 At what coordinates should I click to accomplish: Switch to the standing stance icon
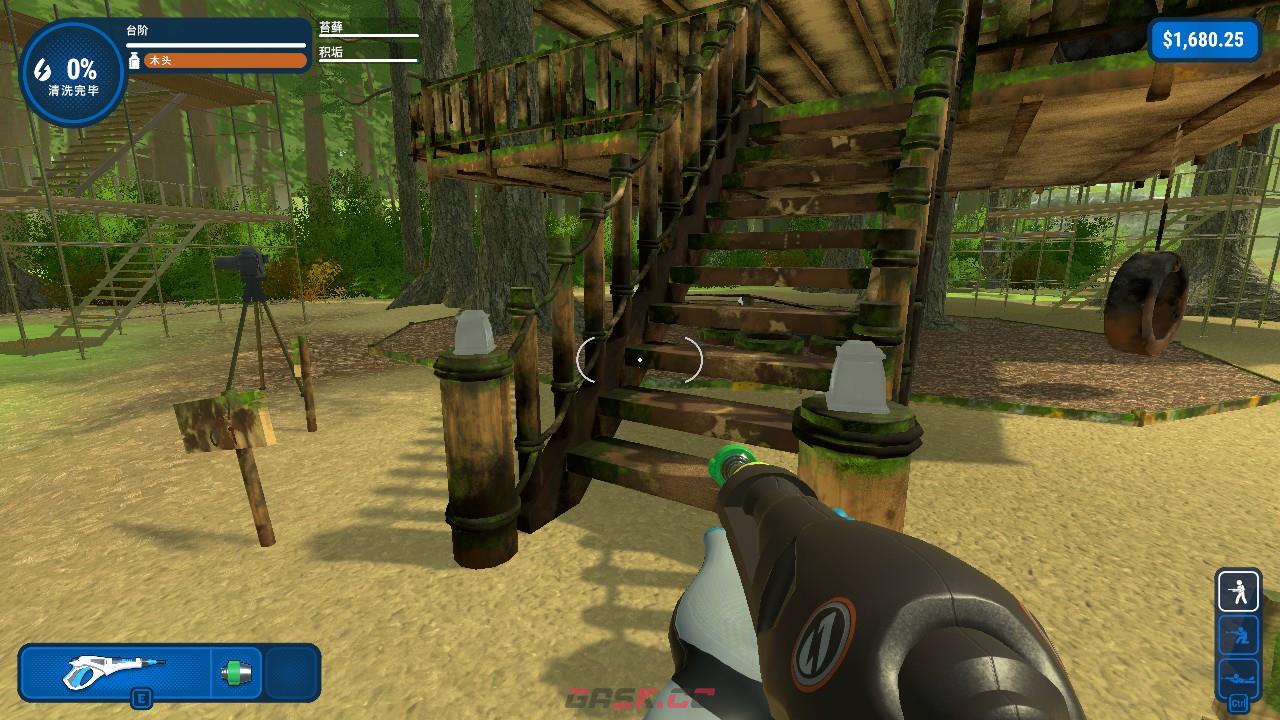coord(1238,591)
